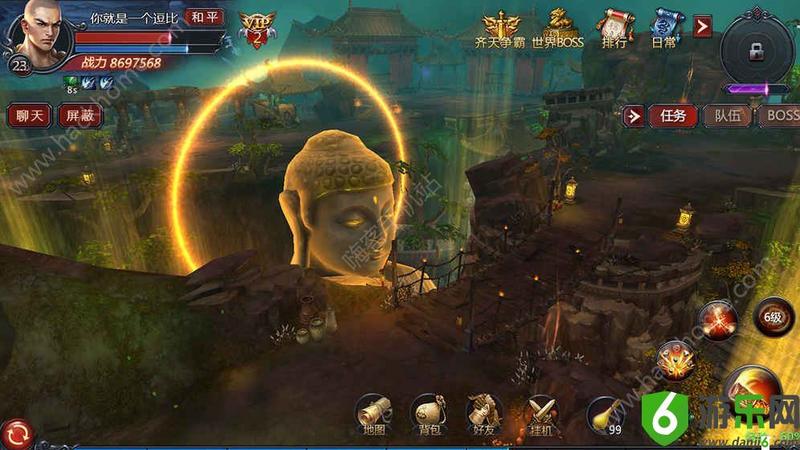Open the 聊天 chat button
This screenshot has height=450, width=800.
(x=29, y=115)
